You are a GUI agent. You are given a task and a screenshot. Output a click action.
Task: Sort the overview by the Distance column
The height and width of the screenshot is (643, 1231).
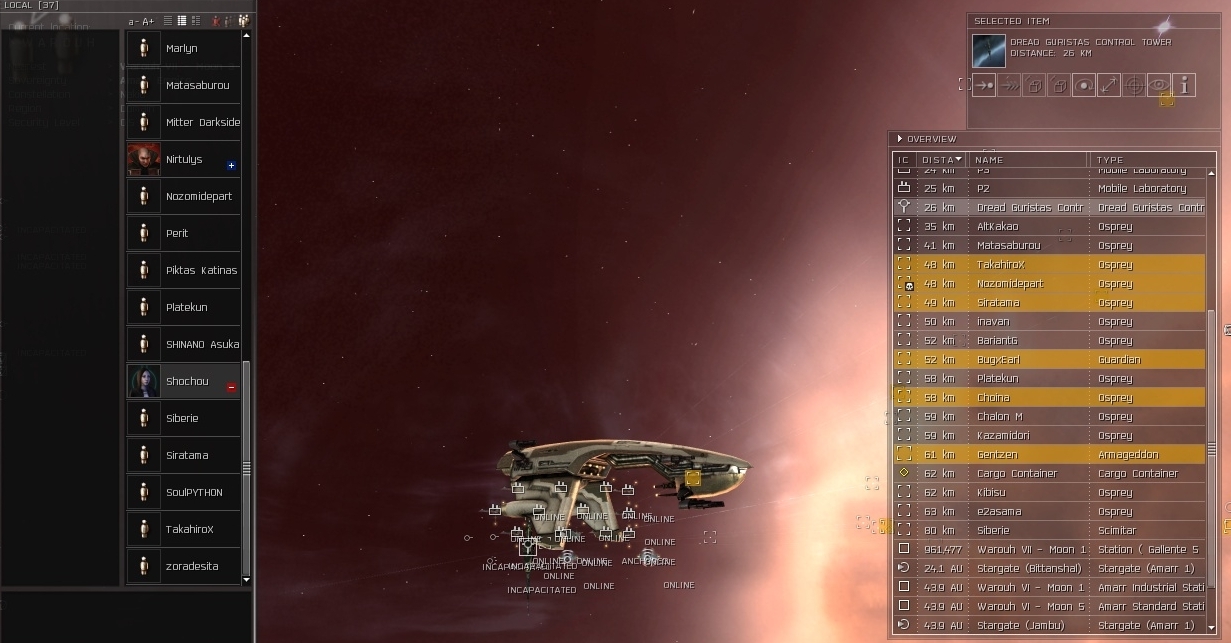tap(942, 160)
